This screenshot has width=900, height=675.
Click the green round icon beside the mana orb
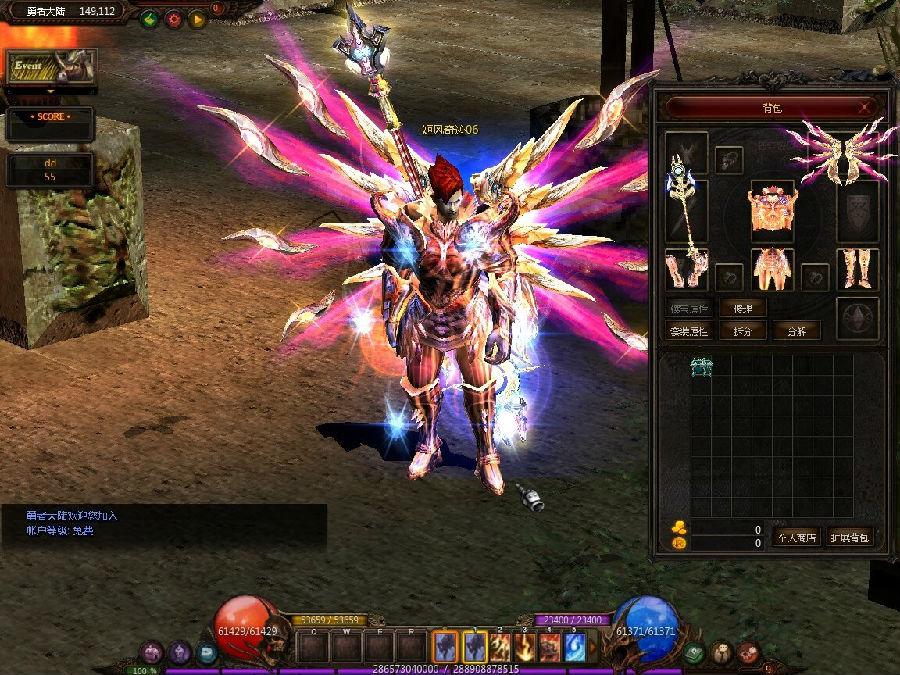pyautogui.click(x=694, y=653)
